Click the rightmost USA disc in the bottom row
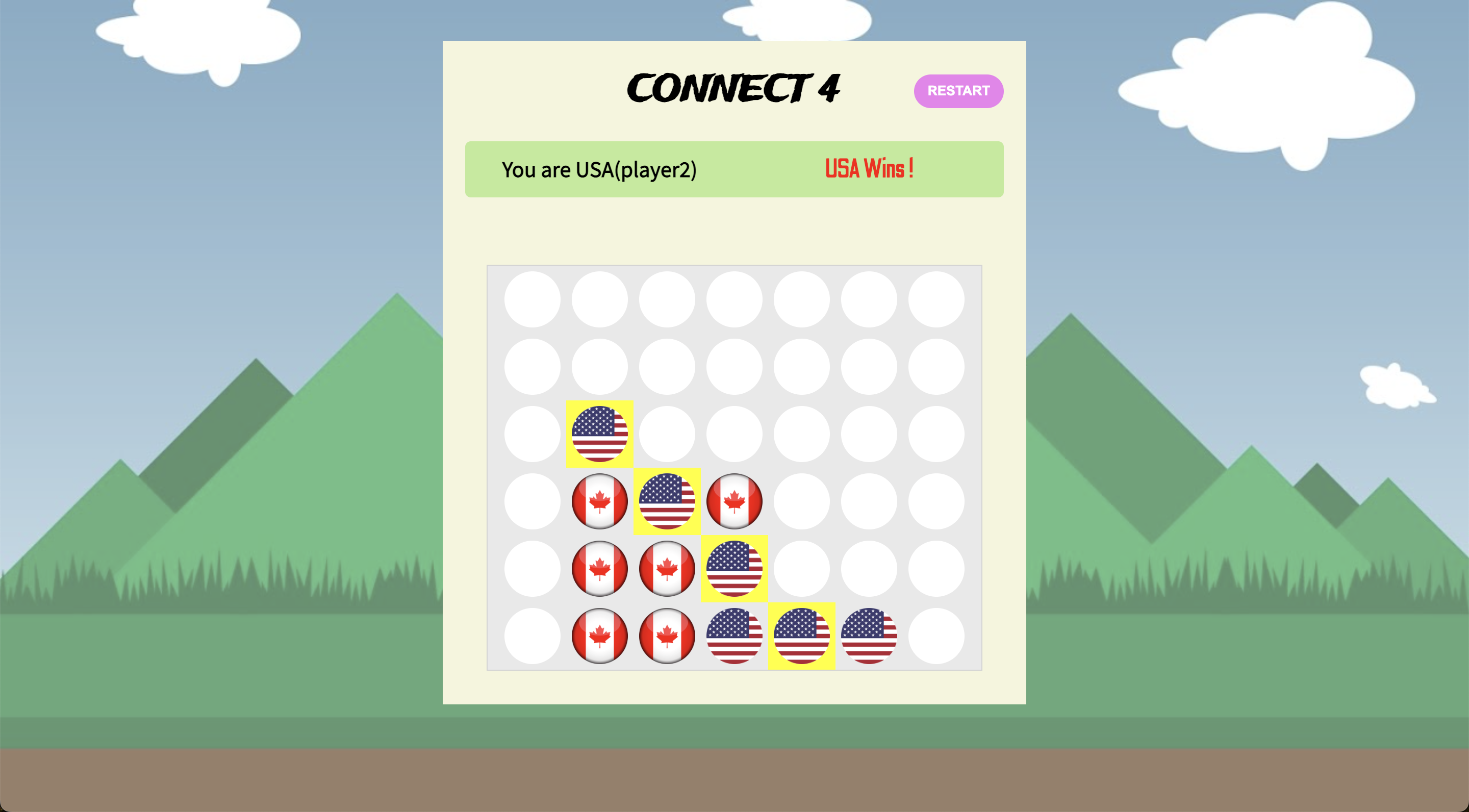The height and width of the screenshot is (812, 1469). 869,635
